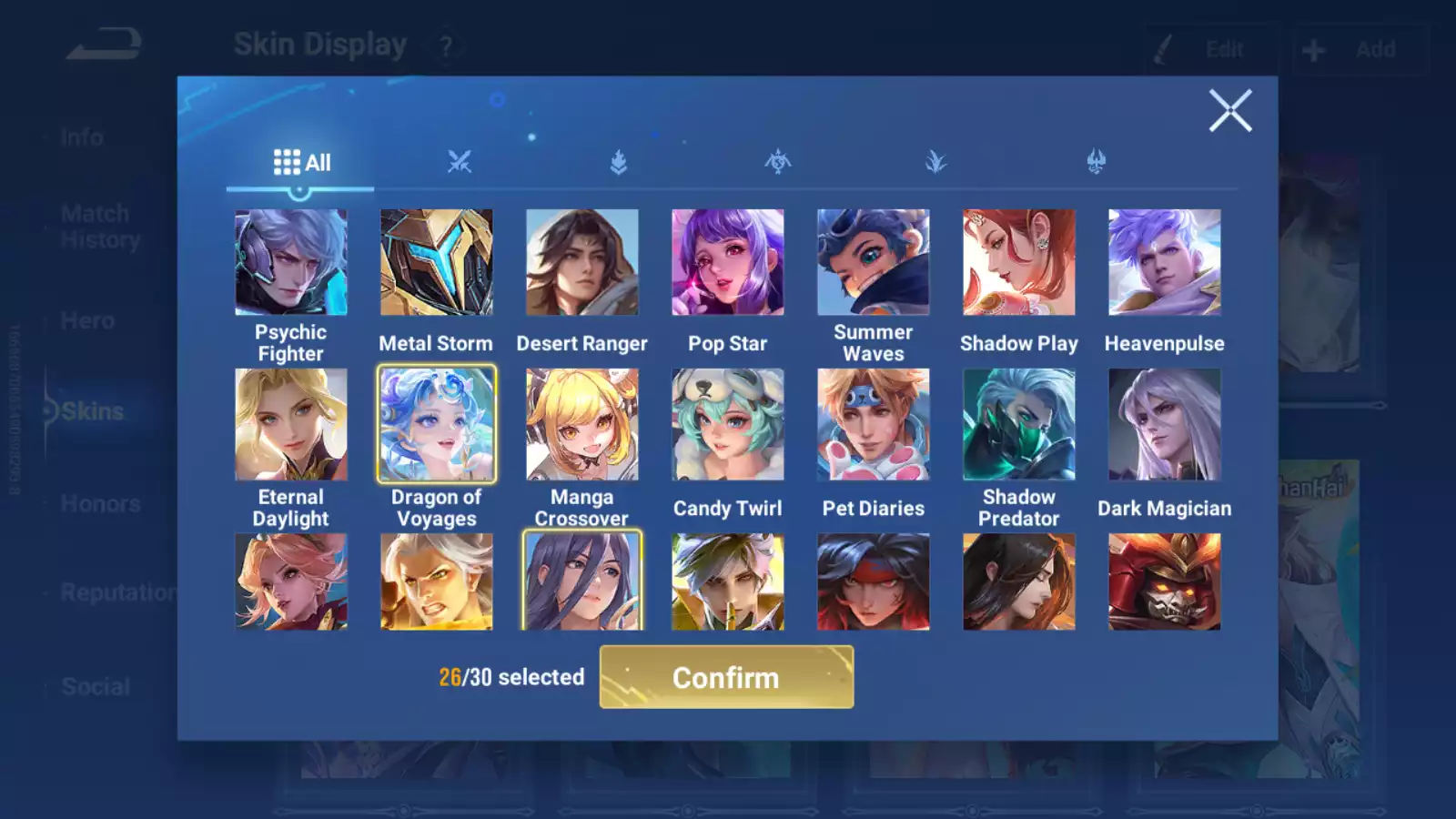Confirm the skin selection

(x=726, y=677)
